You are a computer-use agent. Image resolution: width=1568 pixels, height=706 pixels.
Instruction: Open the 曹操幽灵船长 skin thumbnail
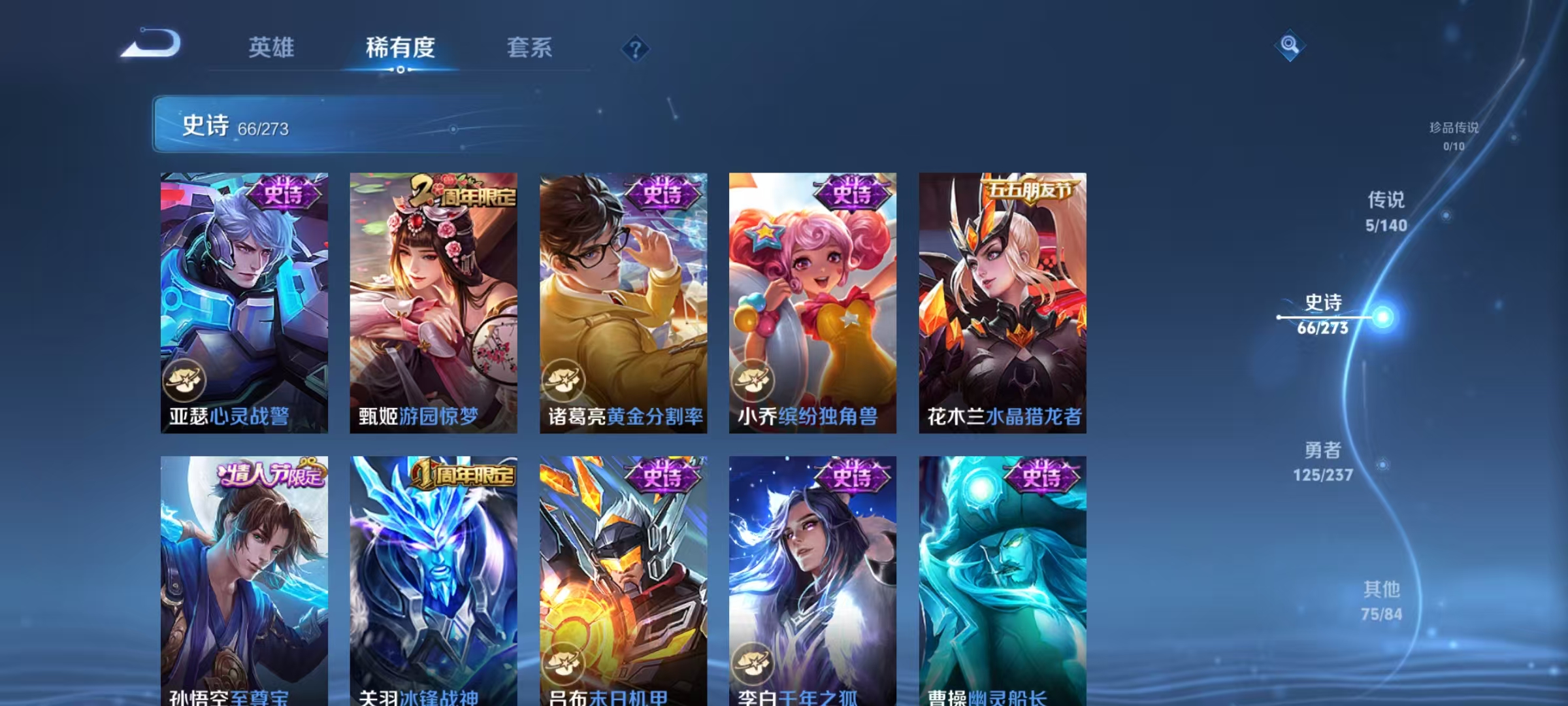1003,569
